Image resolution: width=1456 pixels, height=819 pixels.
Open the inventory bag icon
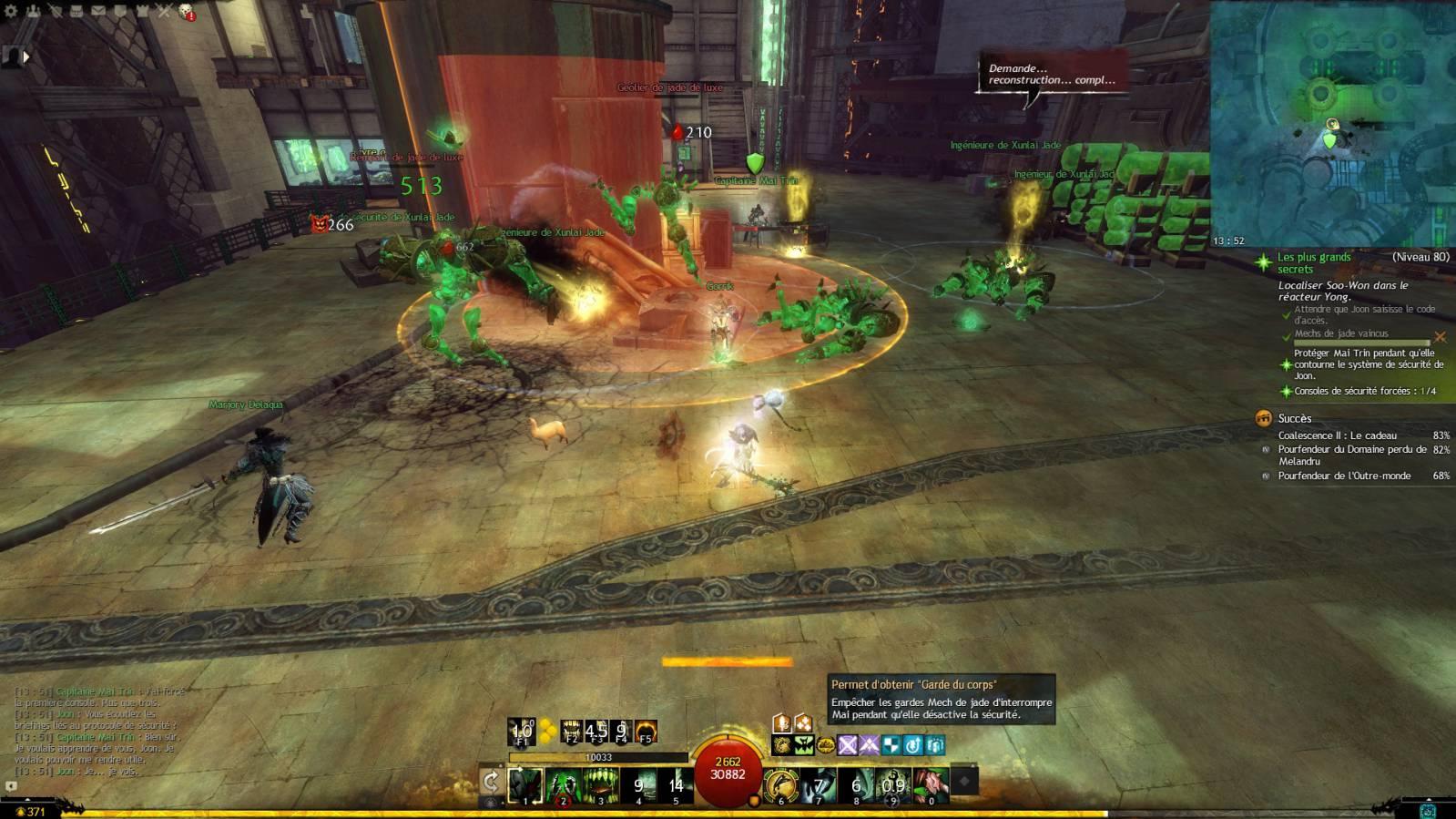[76, 11]
